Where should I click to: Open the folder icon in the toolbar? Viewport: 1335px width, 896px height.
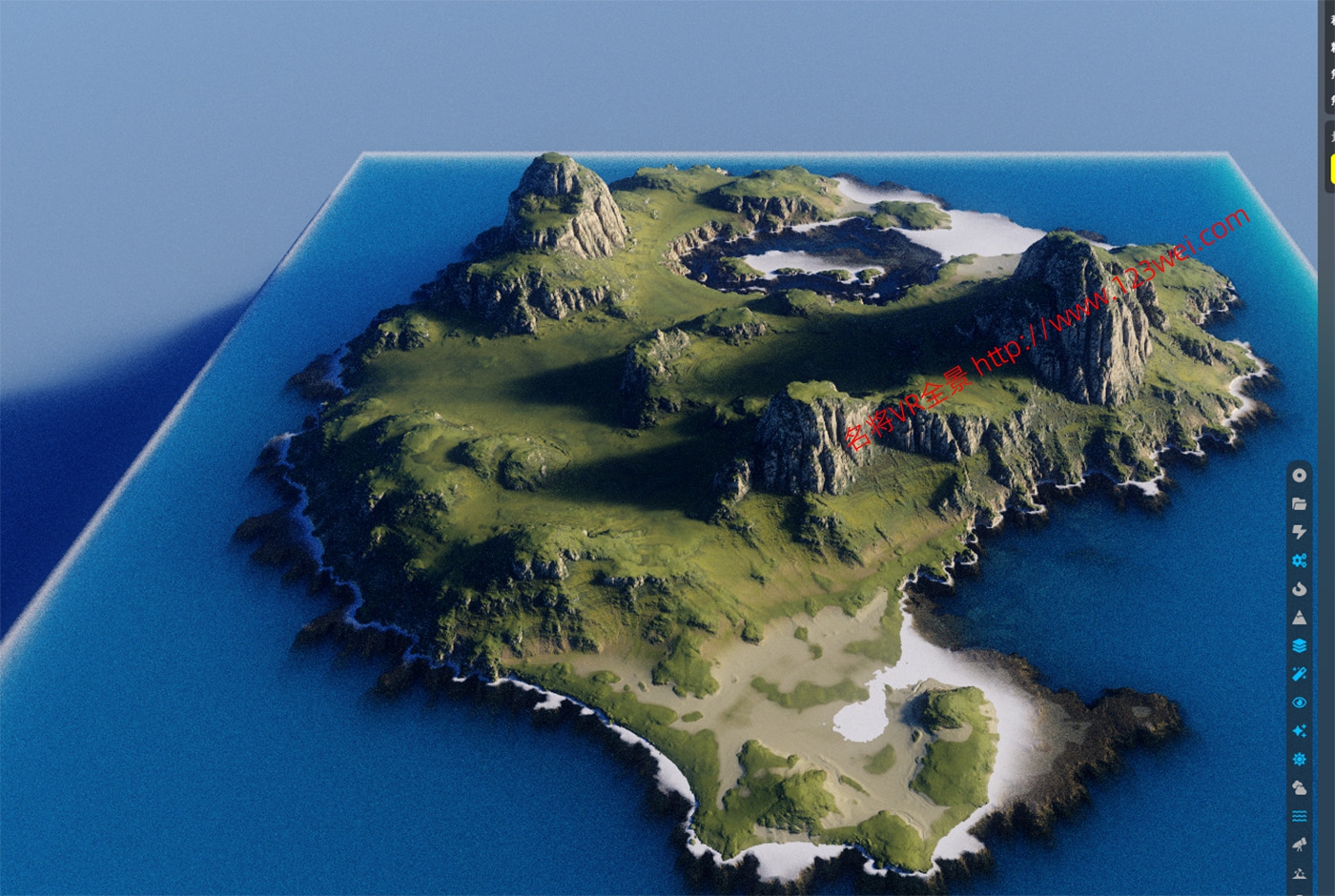[x=1299, y=503]
